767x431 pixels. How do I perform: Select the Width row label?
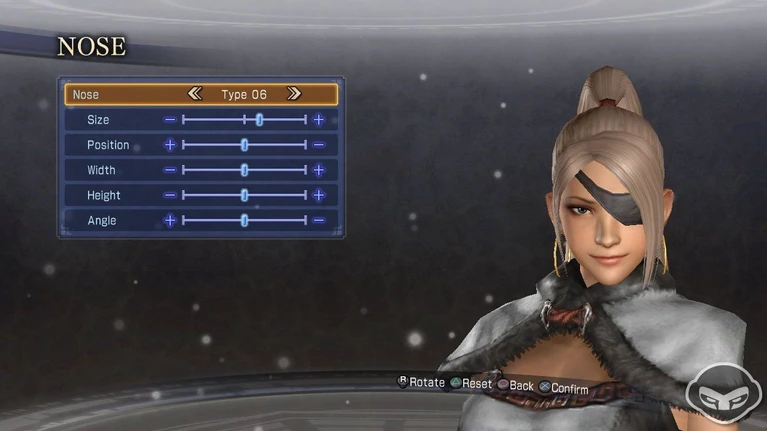coord(101,170)
